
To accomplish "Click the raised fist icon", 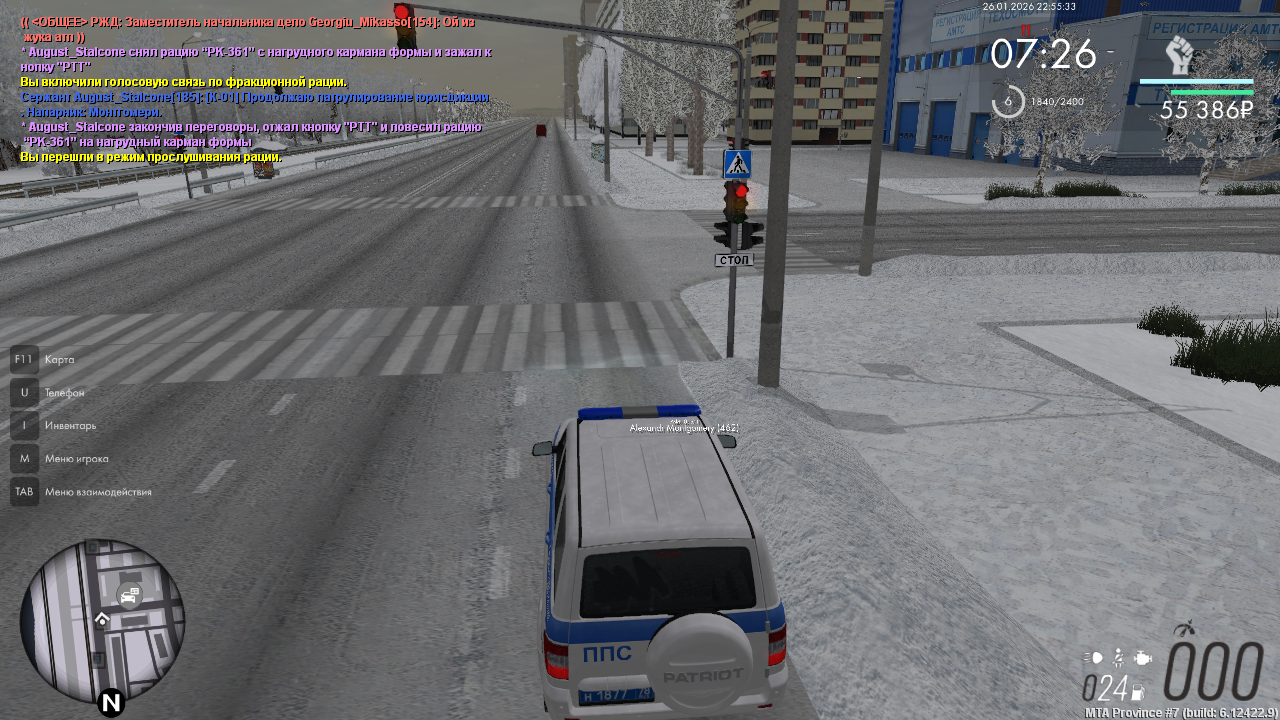I will [1180, 54].
